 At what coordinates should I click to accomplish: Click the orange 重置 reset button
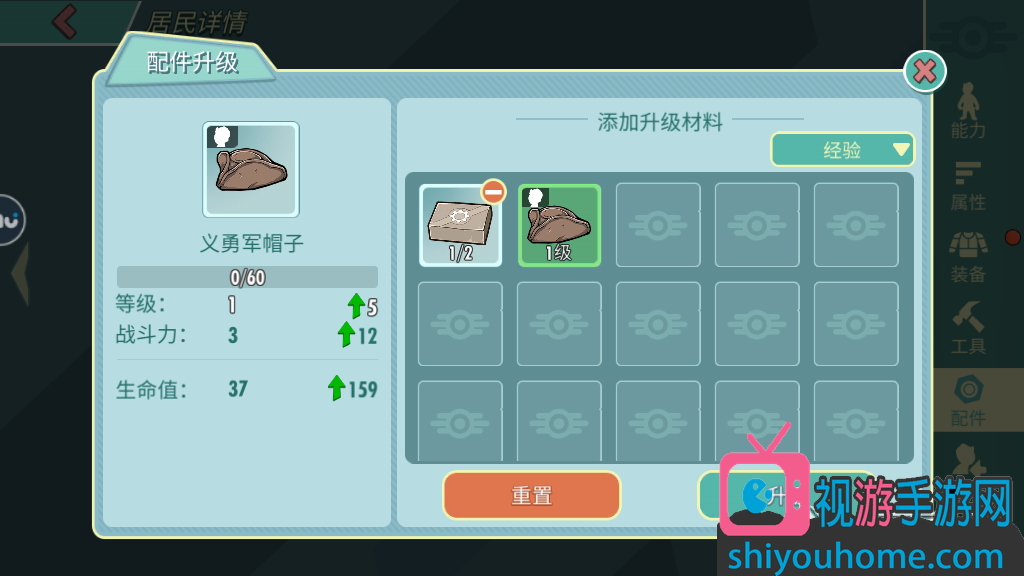pyautogui.click(x=531, y=495)
